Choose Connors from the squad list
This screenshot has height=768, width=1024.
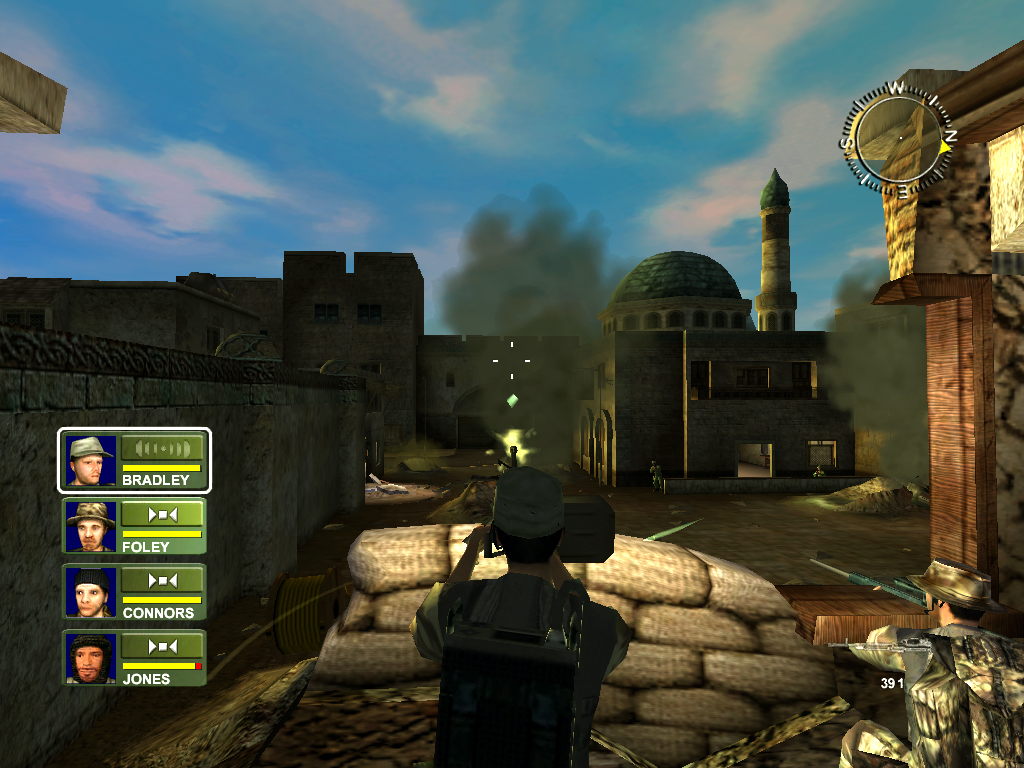134,593
